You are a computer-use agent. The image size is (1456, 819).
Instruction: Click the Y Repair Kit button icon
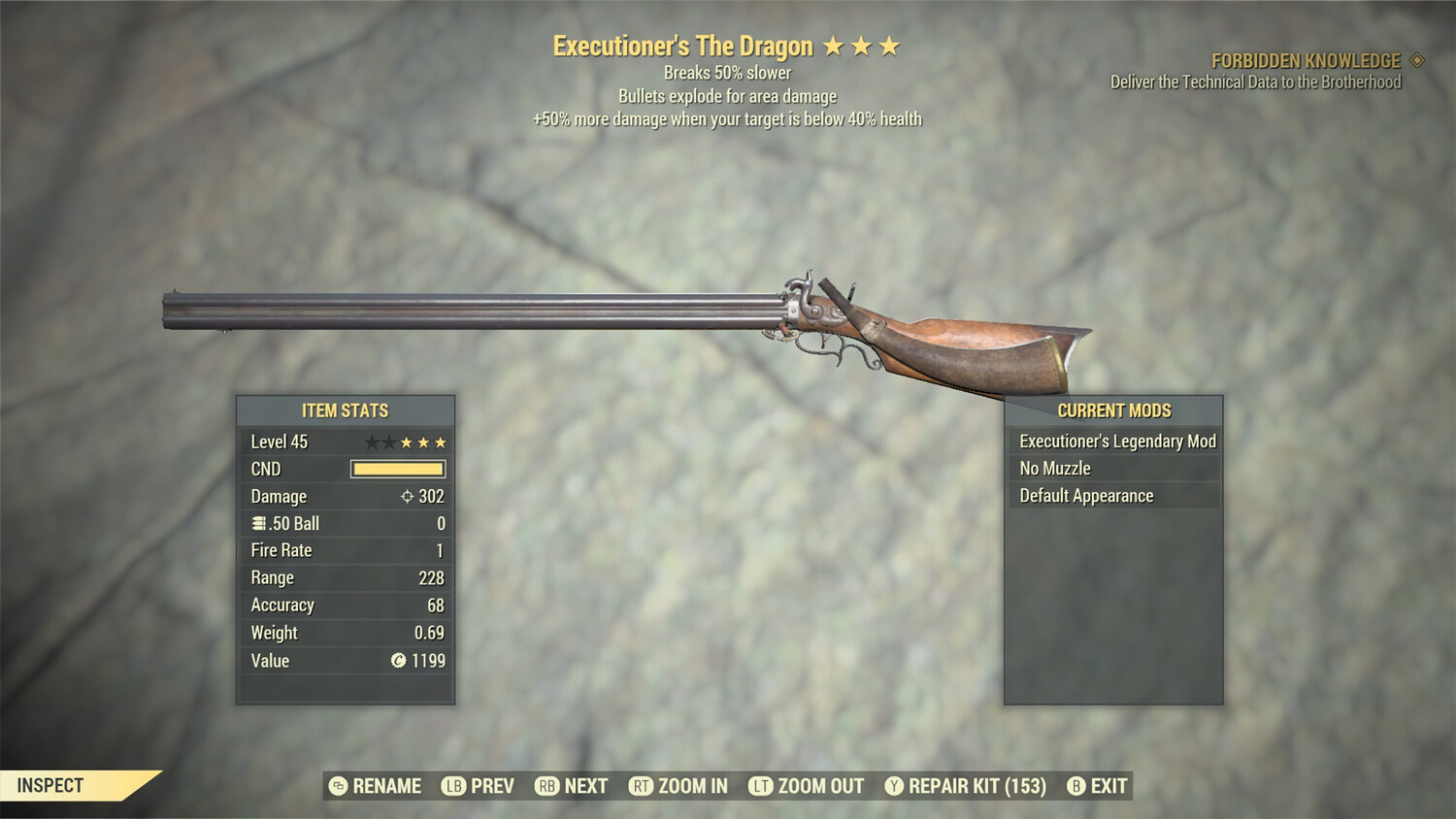click(894, 786)
